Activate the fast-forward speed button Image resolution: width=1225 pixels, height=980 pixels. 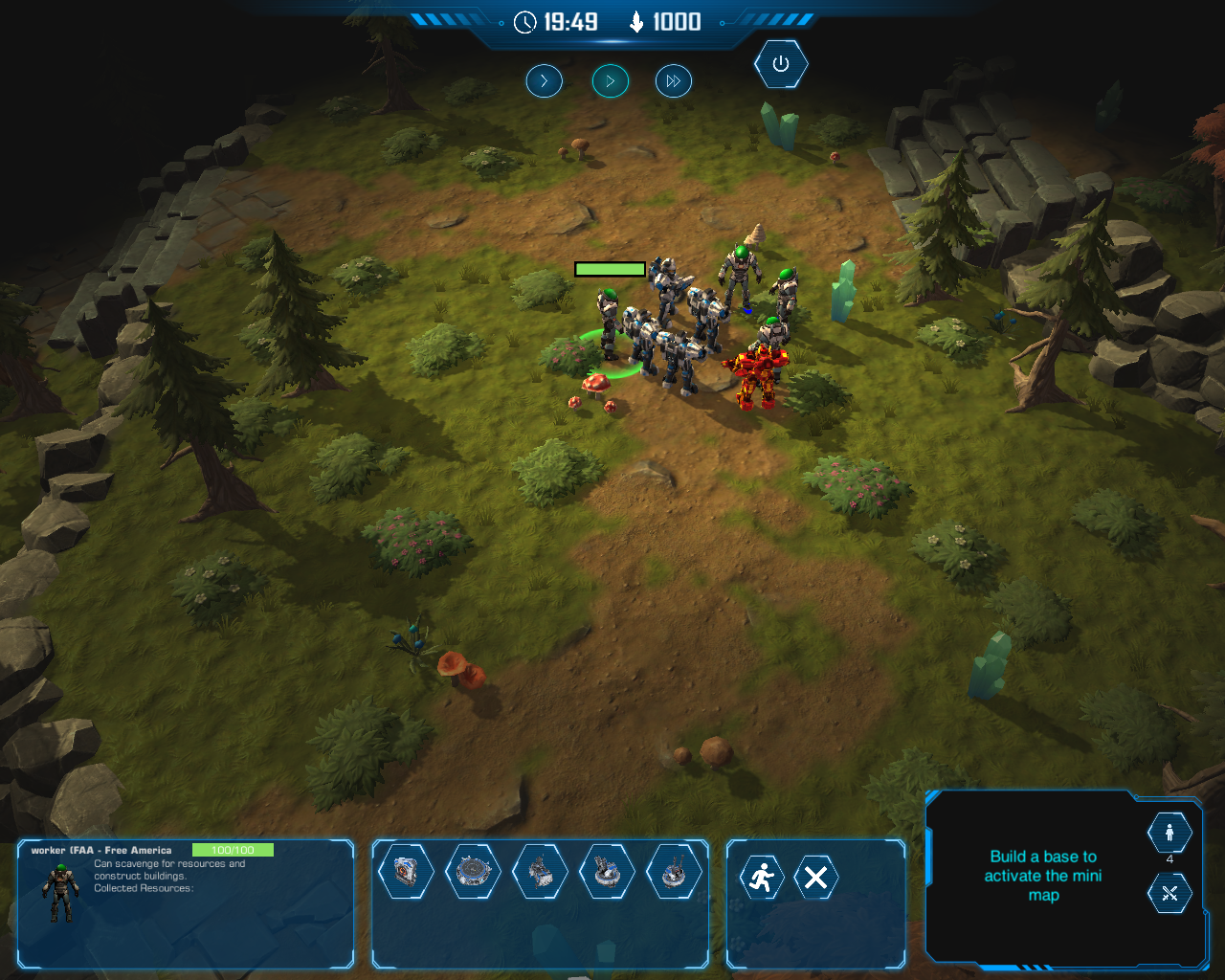[673, 81]
